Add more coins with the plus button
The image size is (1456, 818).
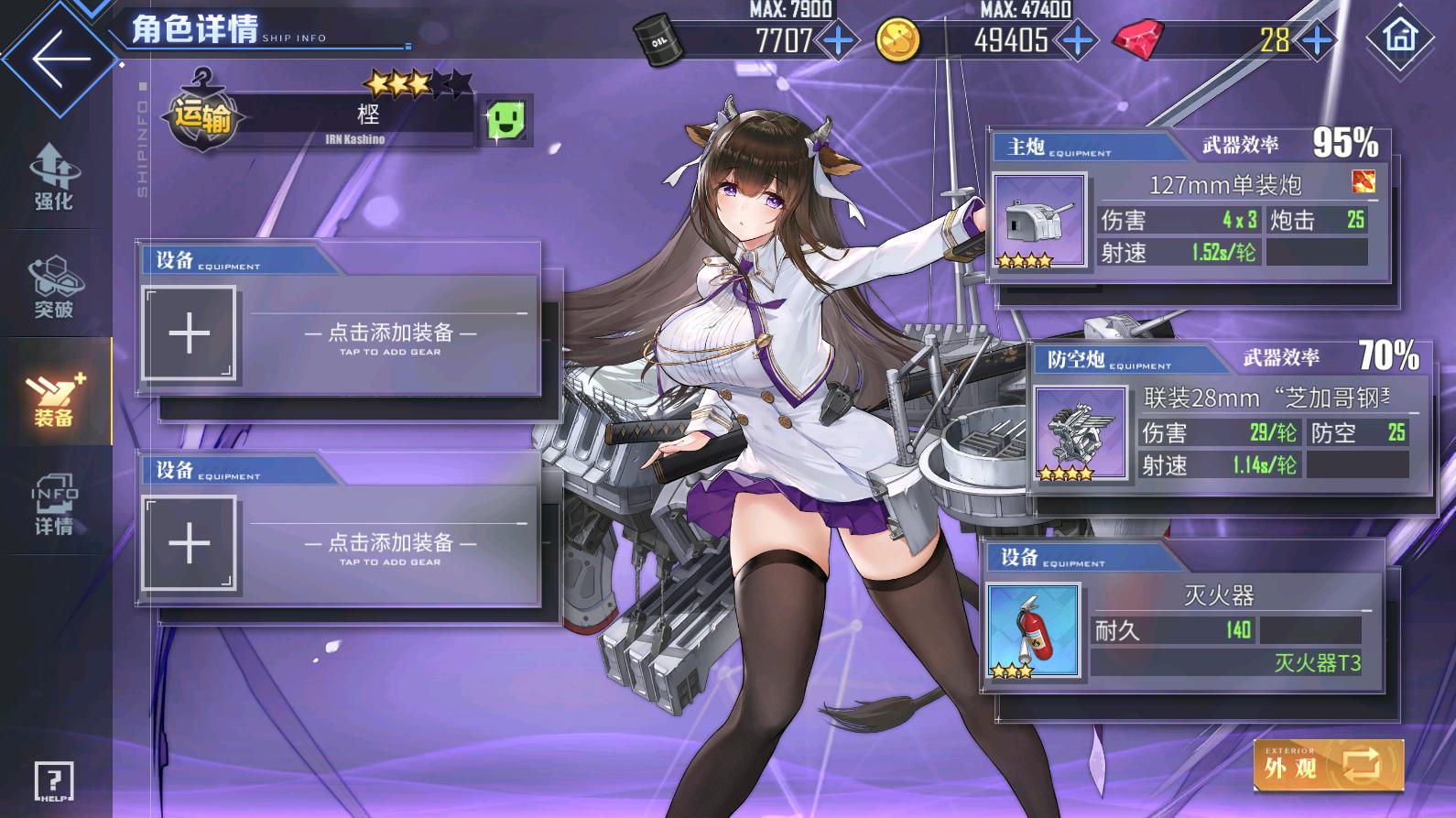(x=1077, y=40)
